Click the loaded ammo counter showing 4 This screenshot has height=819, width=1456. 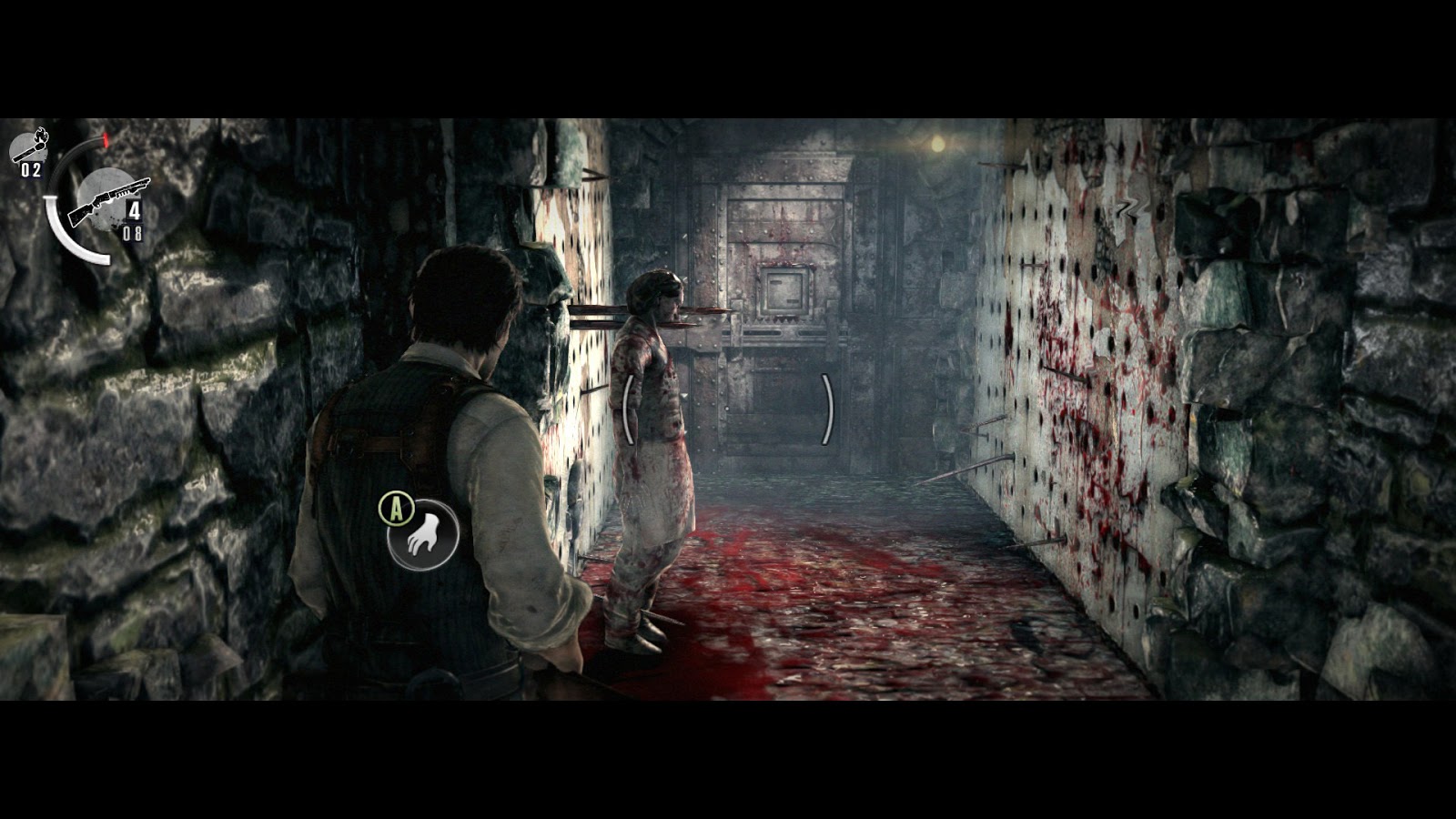point(133,210)
